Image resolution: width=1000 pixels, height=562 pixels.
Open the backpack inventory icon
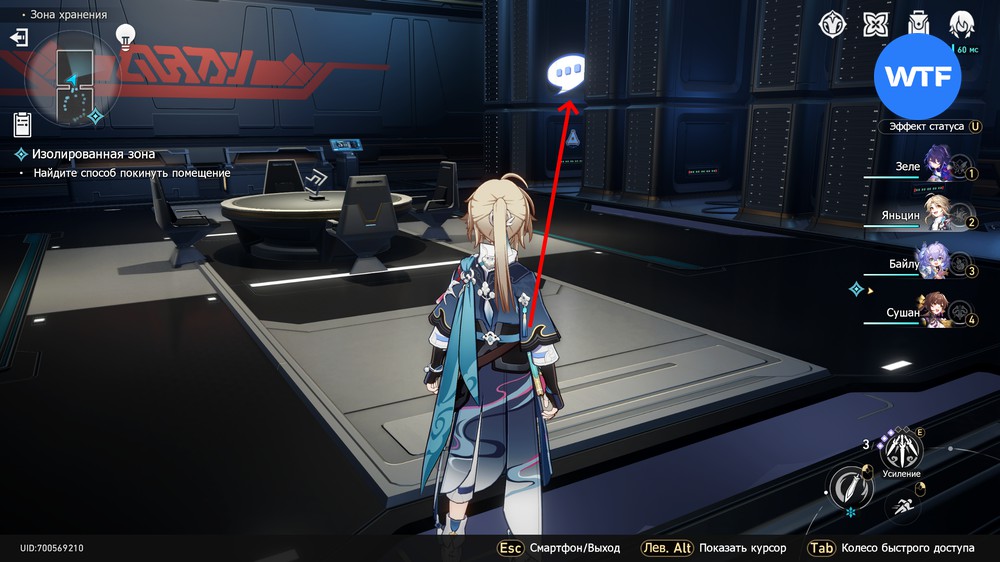[x=918, y=24]
